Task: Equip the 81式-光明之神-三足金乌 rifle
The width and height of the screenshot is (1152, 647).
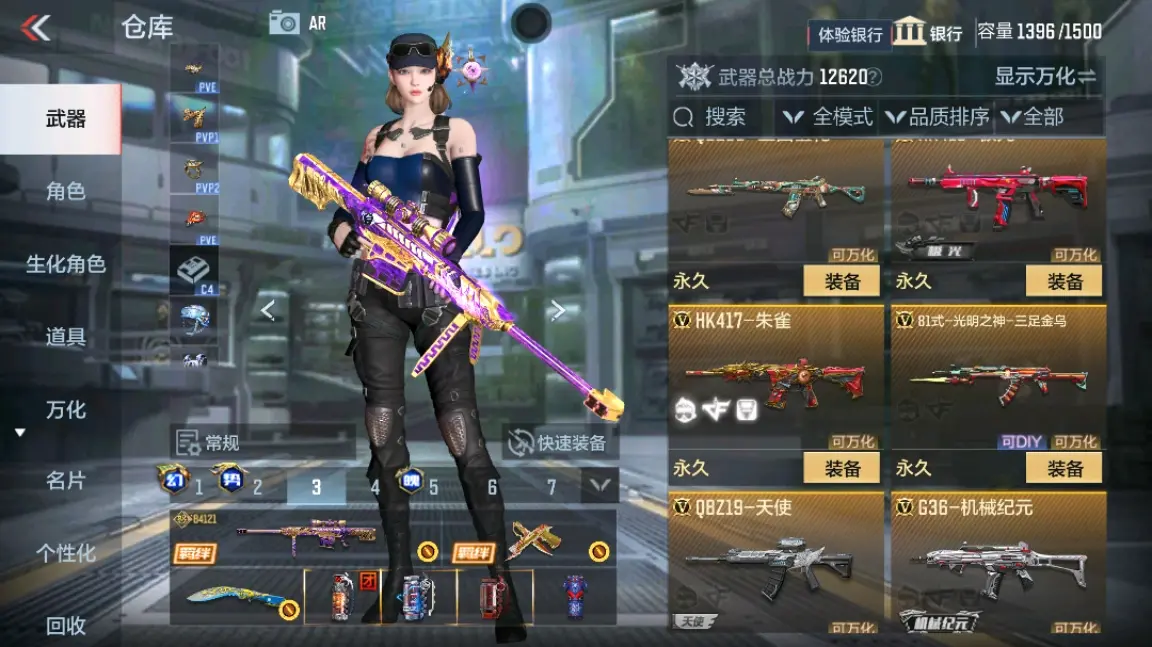Action: coord(1064,468)
